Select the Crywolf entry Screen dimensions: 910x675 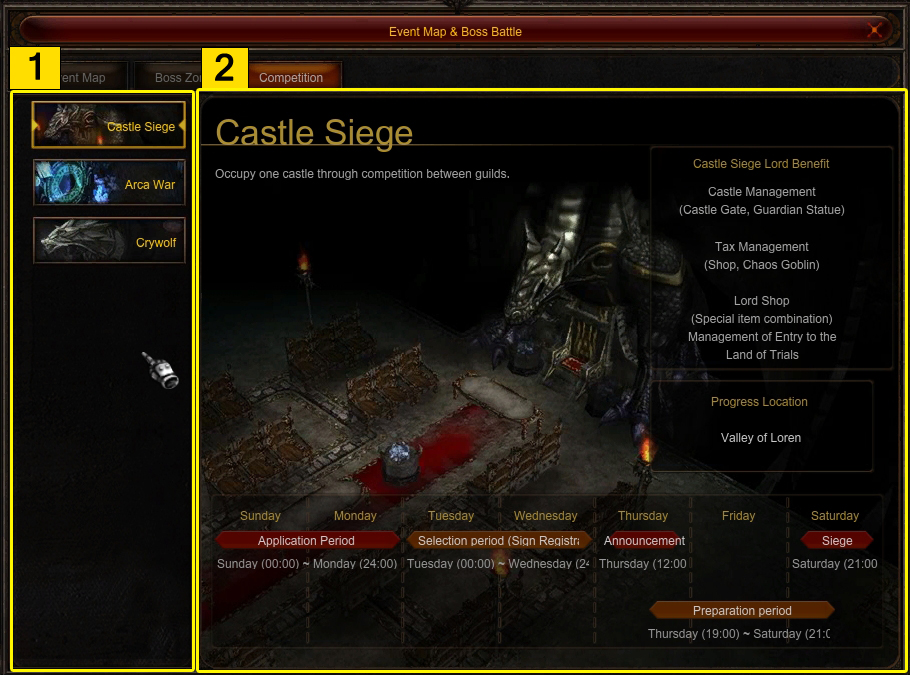109,241
